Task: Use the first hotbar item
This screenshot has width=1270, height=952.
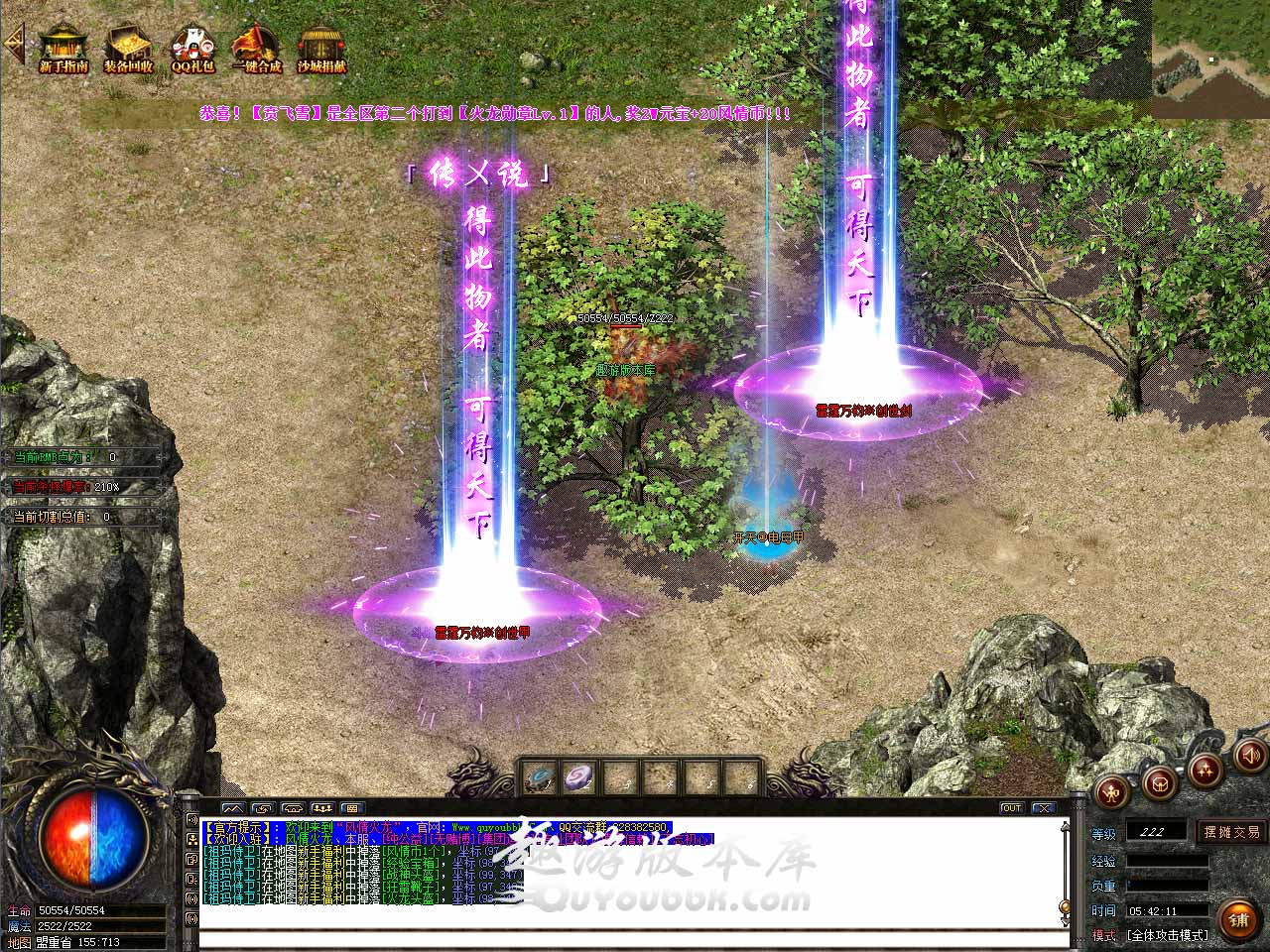Action: (x=540, y=778)
